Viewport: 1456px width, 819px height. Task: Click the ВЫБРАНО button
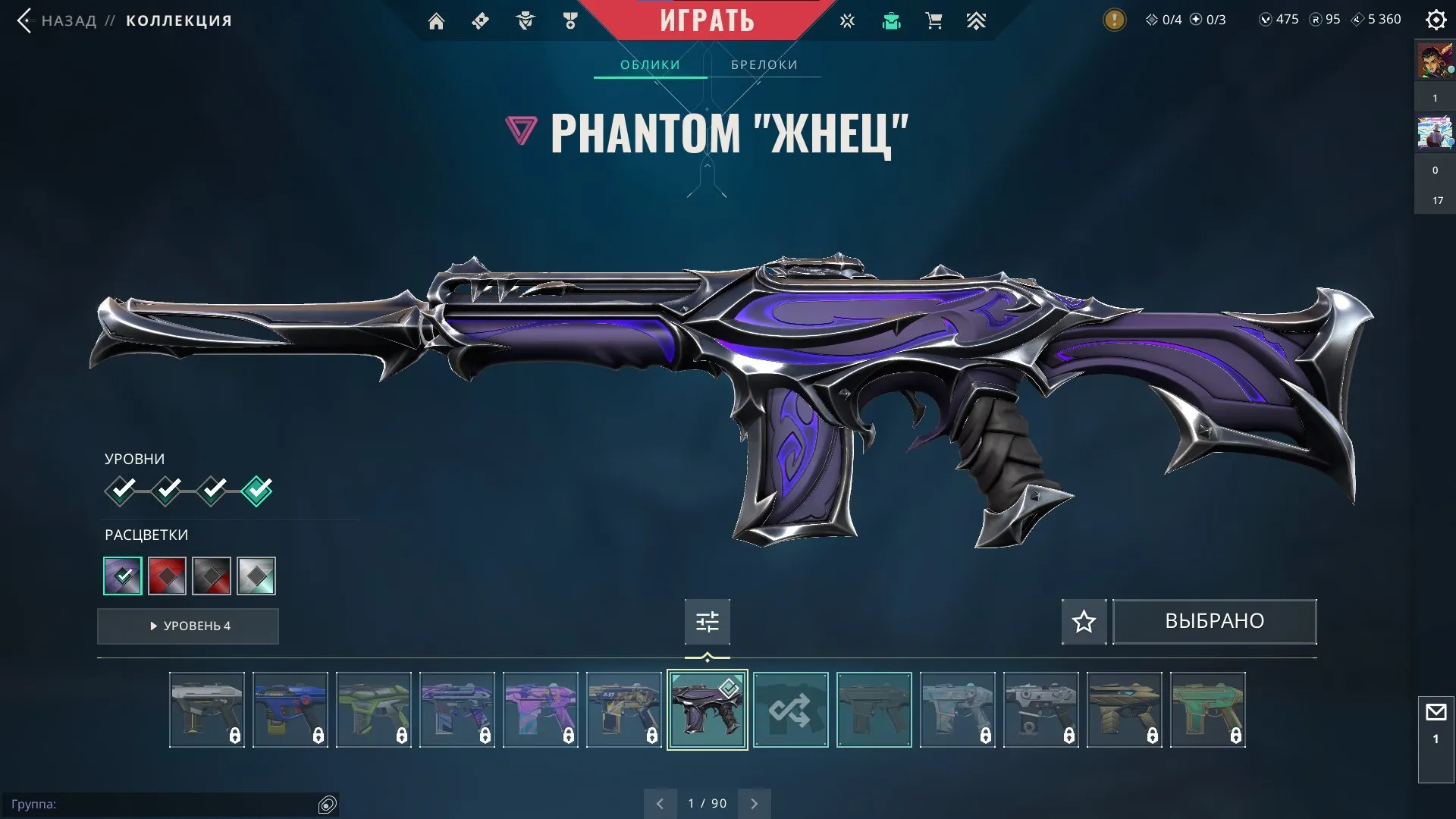coord(1214,621)
